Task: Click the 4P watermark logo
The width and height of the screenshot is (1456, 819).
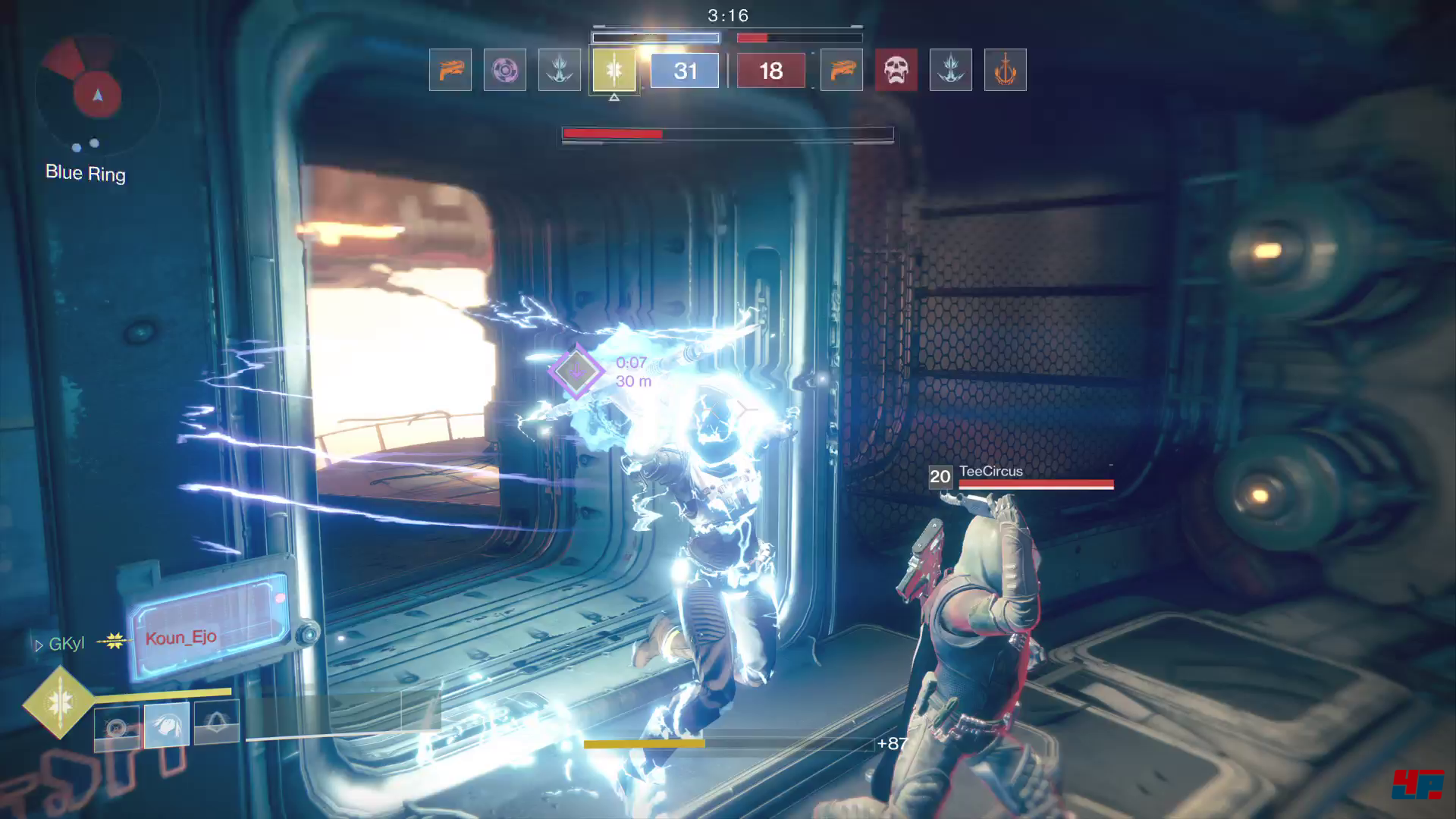Action: (1417, 785)
